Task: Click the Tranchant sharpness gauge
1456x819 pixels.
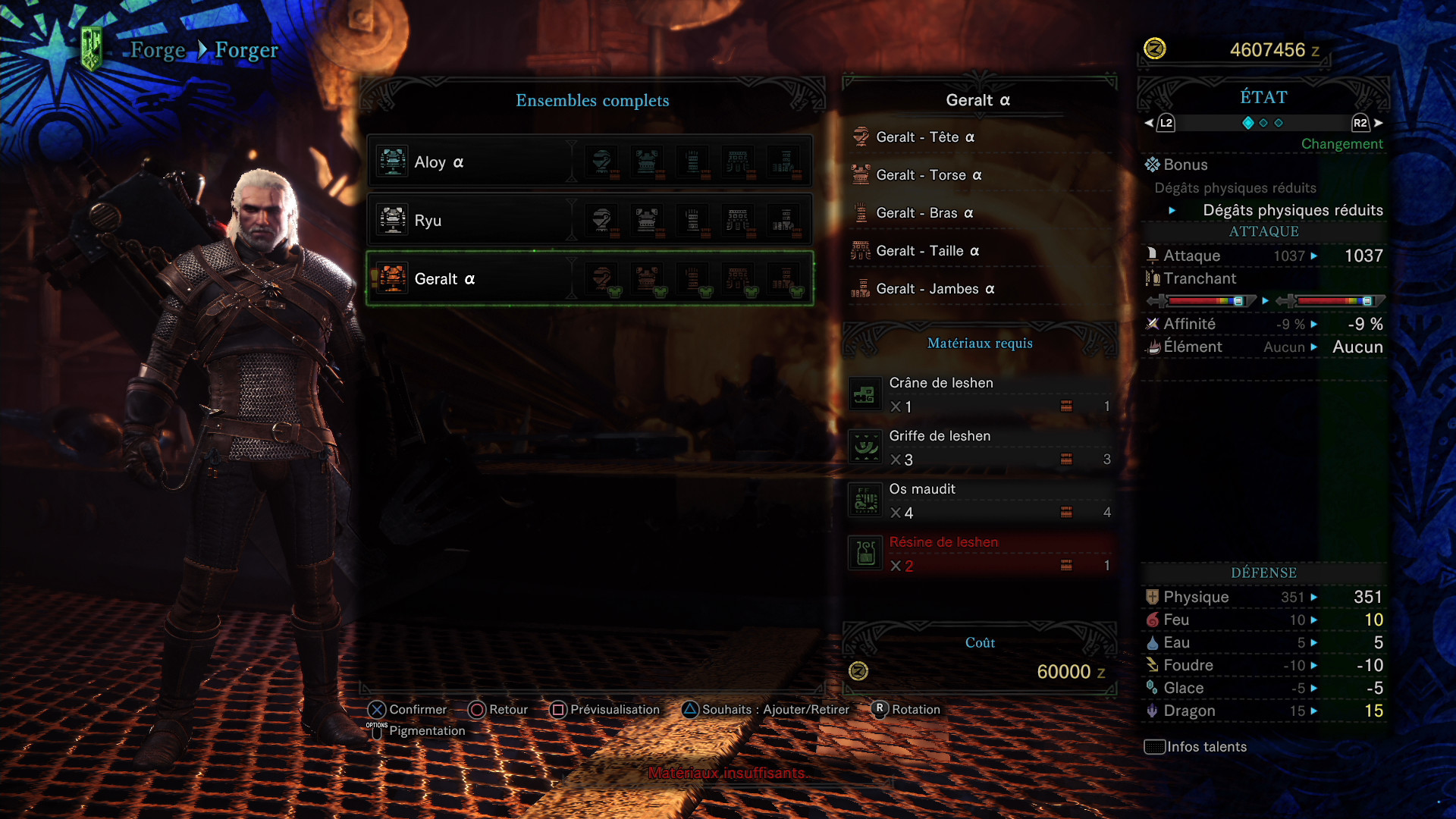Action: pyautogui.click(x=1203, y=301)
